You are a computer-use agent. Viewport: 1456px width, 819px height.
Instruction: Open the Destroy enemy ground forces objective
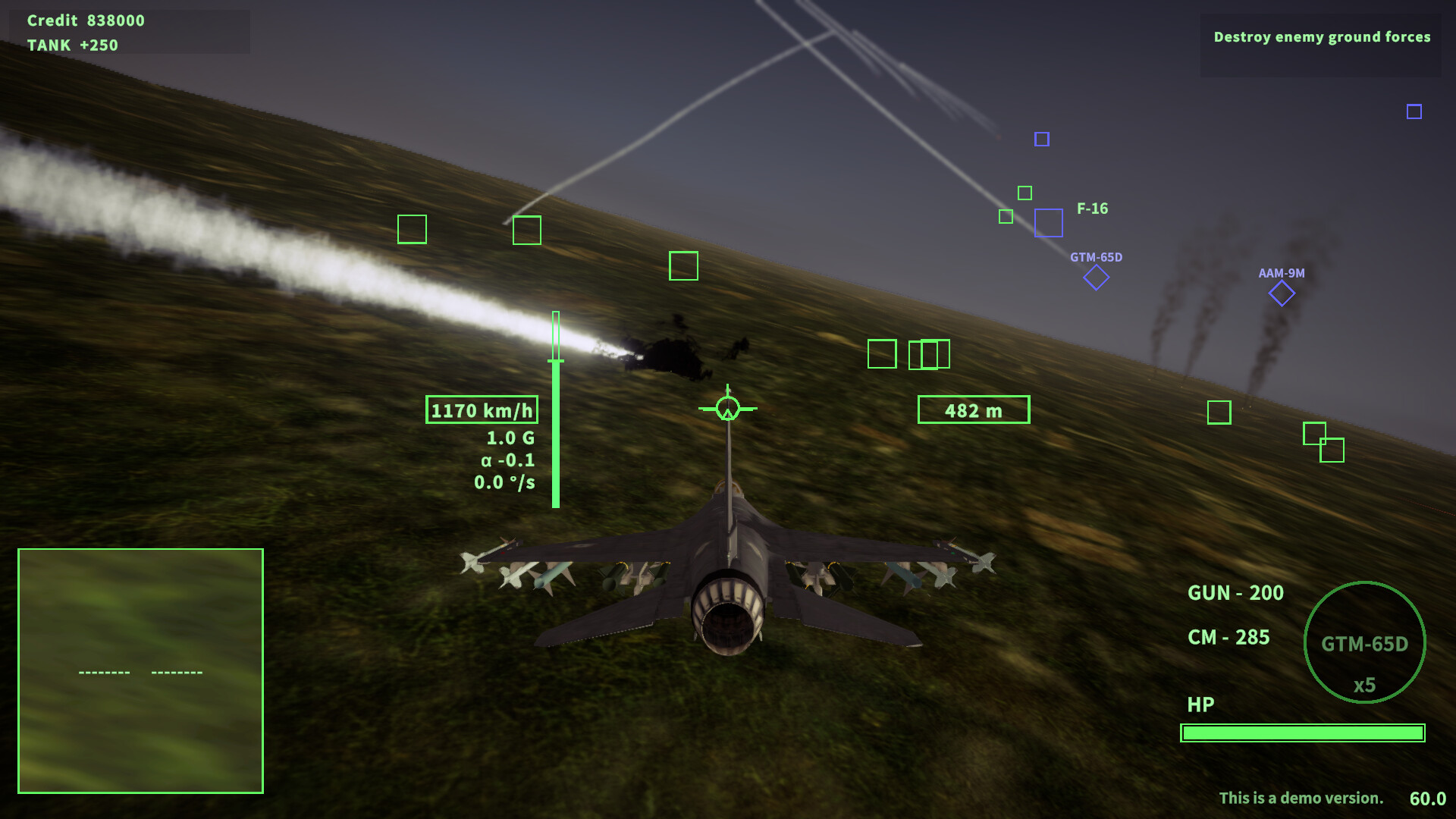click(1323, 36)
